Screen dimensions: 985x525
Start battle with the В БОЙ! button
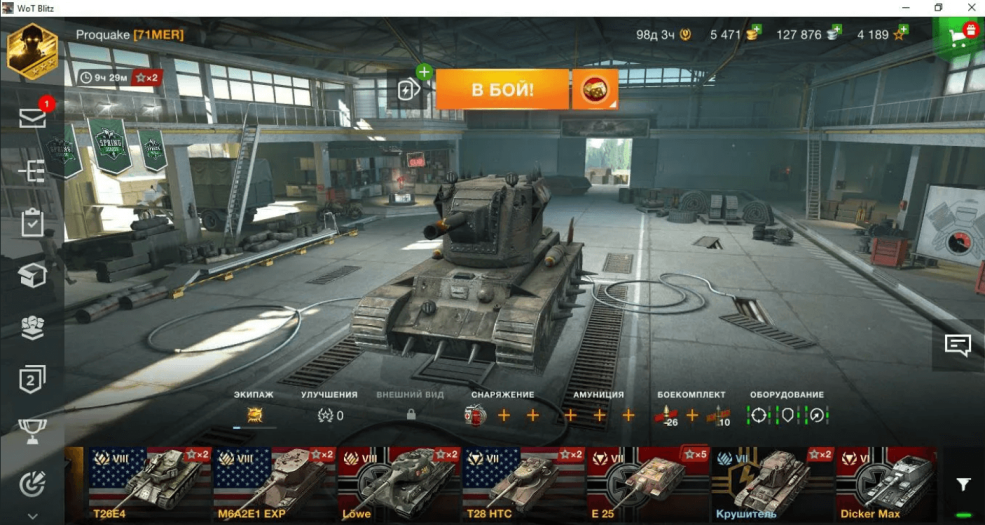point(502,90)
